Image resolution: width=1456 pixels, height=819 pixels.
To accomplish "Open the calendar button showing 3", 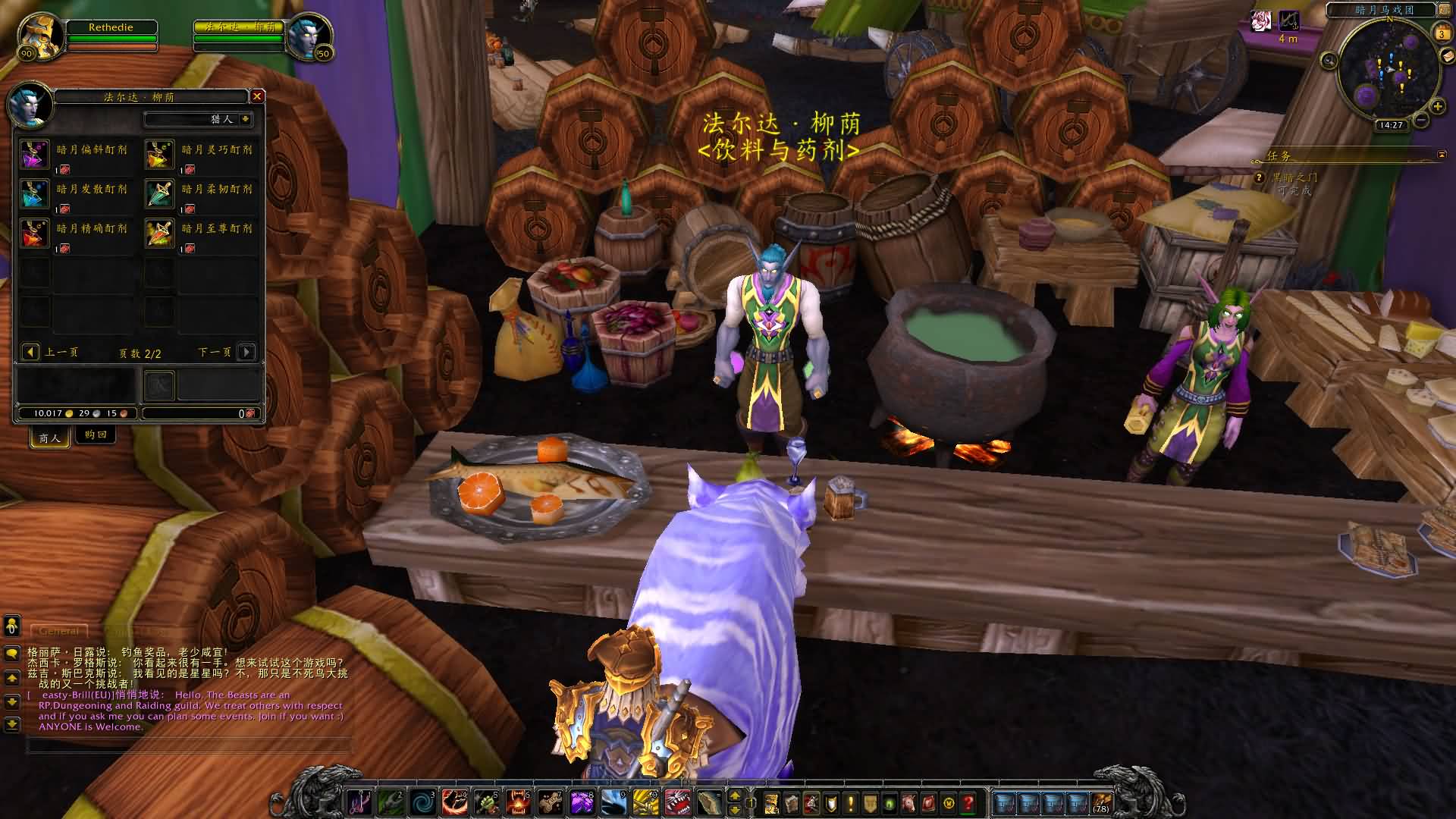I will [x=1442, y=33].
